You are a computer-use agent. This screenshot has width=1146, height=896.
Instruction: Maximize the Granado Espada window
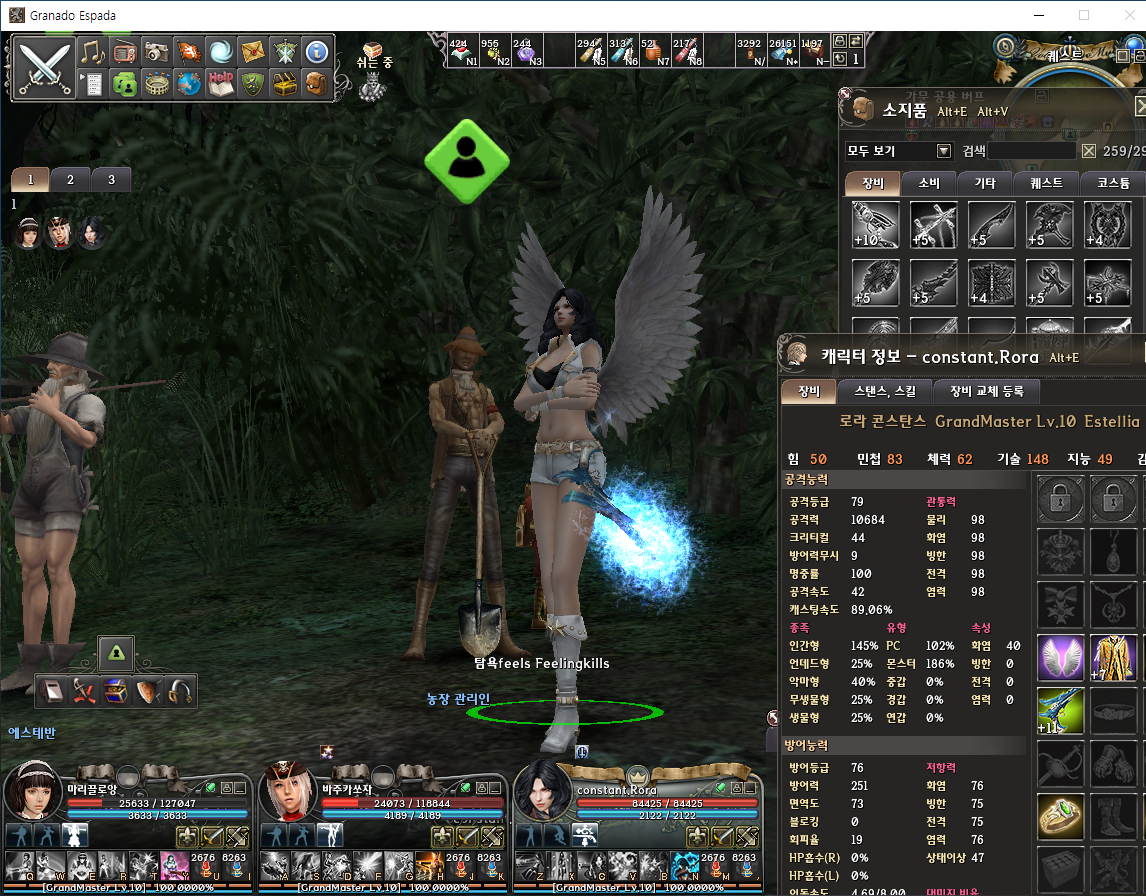point(1084,15)
